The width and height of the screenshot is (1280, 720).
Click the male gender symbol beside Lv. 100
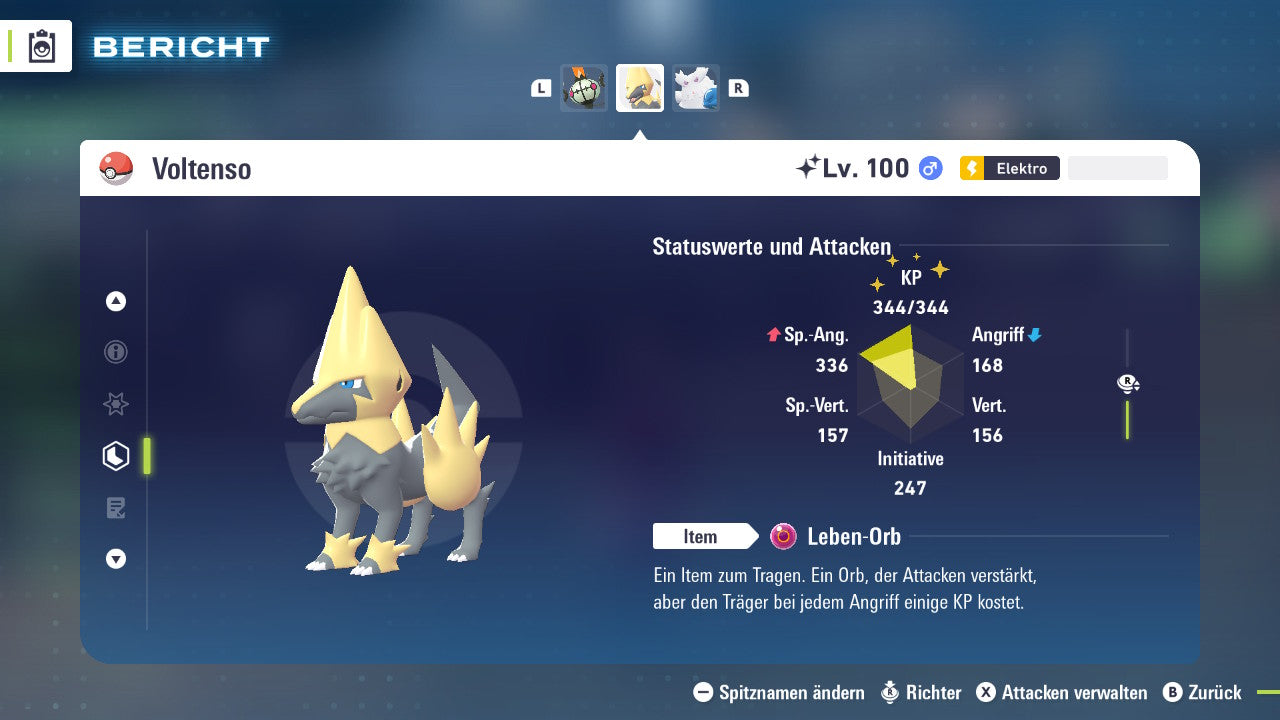click(x=930, y=168)
